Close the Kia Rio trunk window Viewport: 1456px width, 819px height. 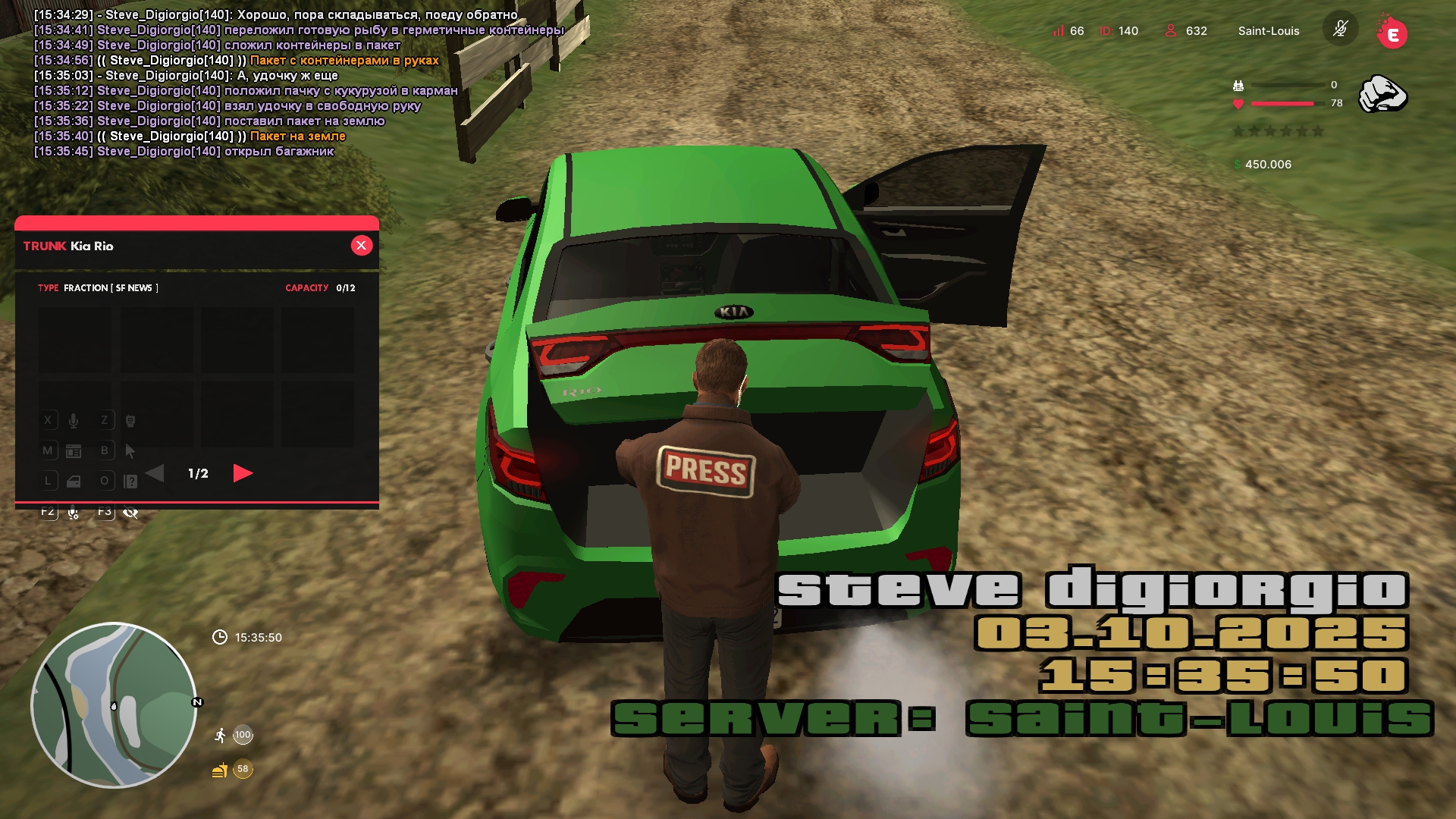click(x=362, y=246)
